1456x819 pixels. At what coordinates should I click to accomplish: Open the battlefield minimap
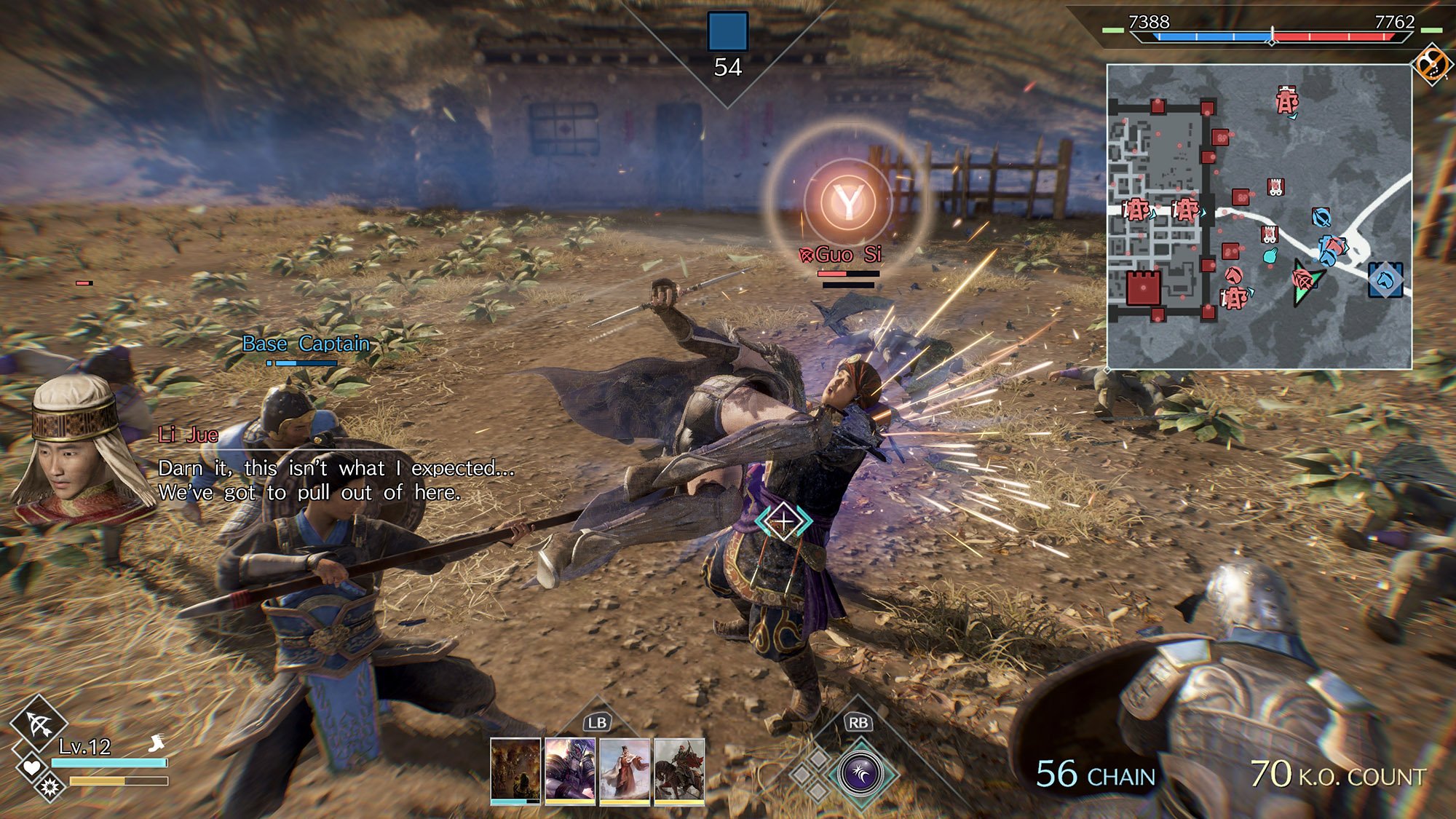(x=1259, y=216)
